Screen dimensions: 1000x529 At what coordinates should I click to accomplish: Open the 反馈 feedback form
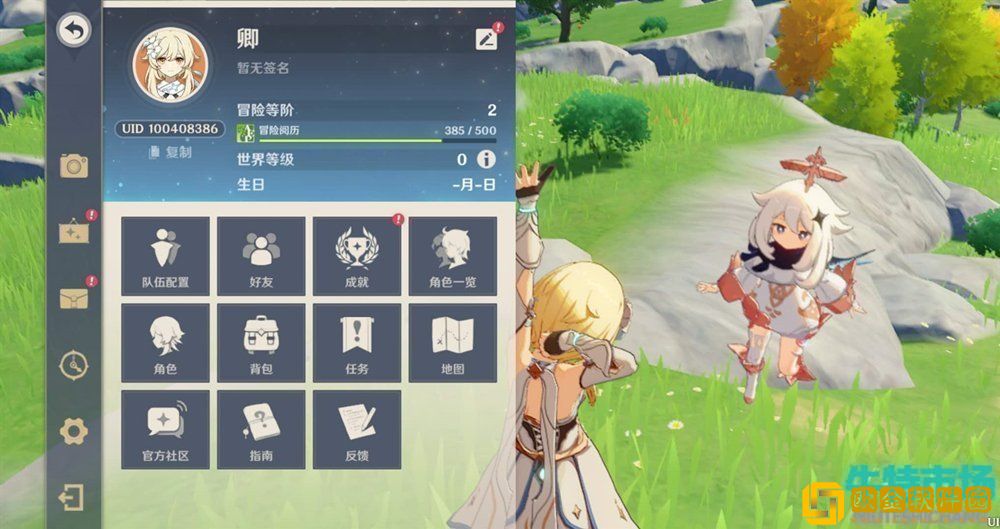click(357, 430)
